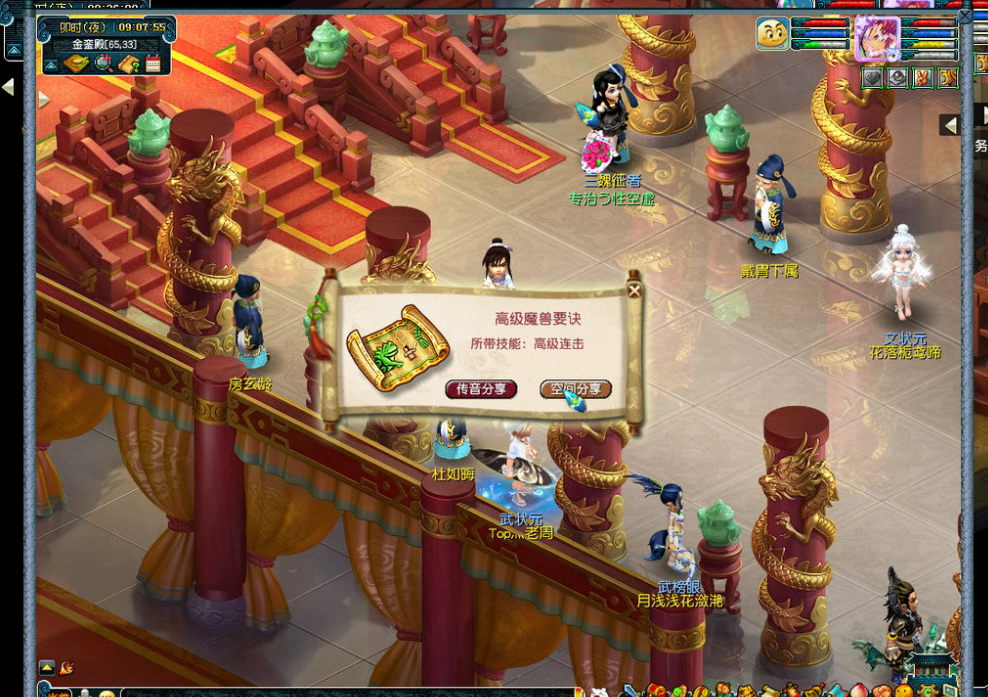Collapse the location panel with up arrow
This screenshot has width=988, height=697.
50,65
